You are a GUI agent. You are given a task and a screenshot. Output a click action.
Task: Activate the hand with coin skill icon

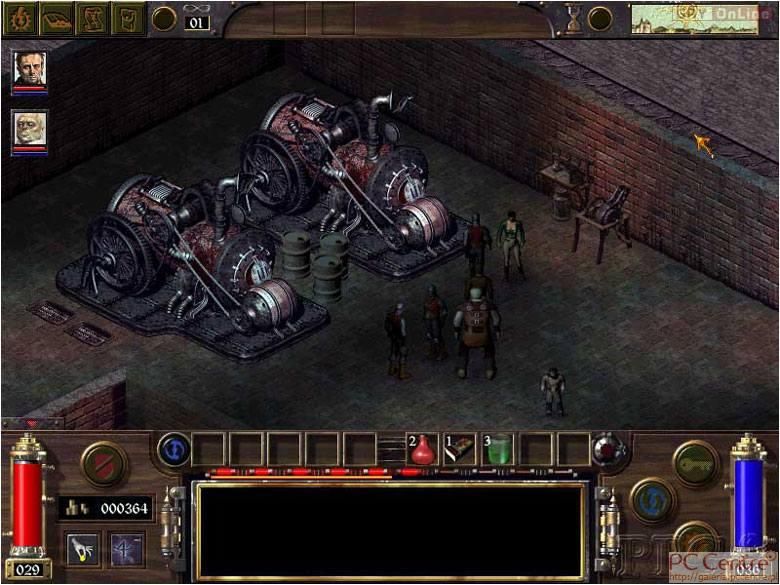(x=83, y=547)
